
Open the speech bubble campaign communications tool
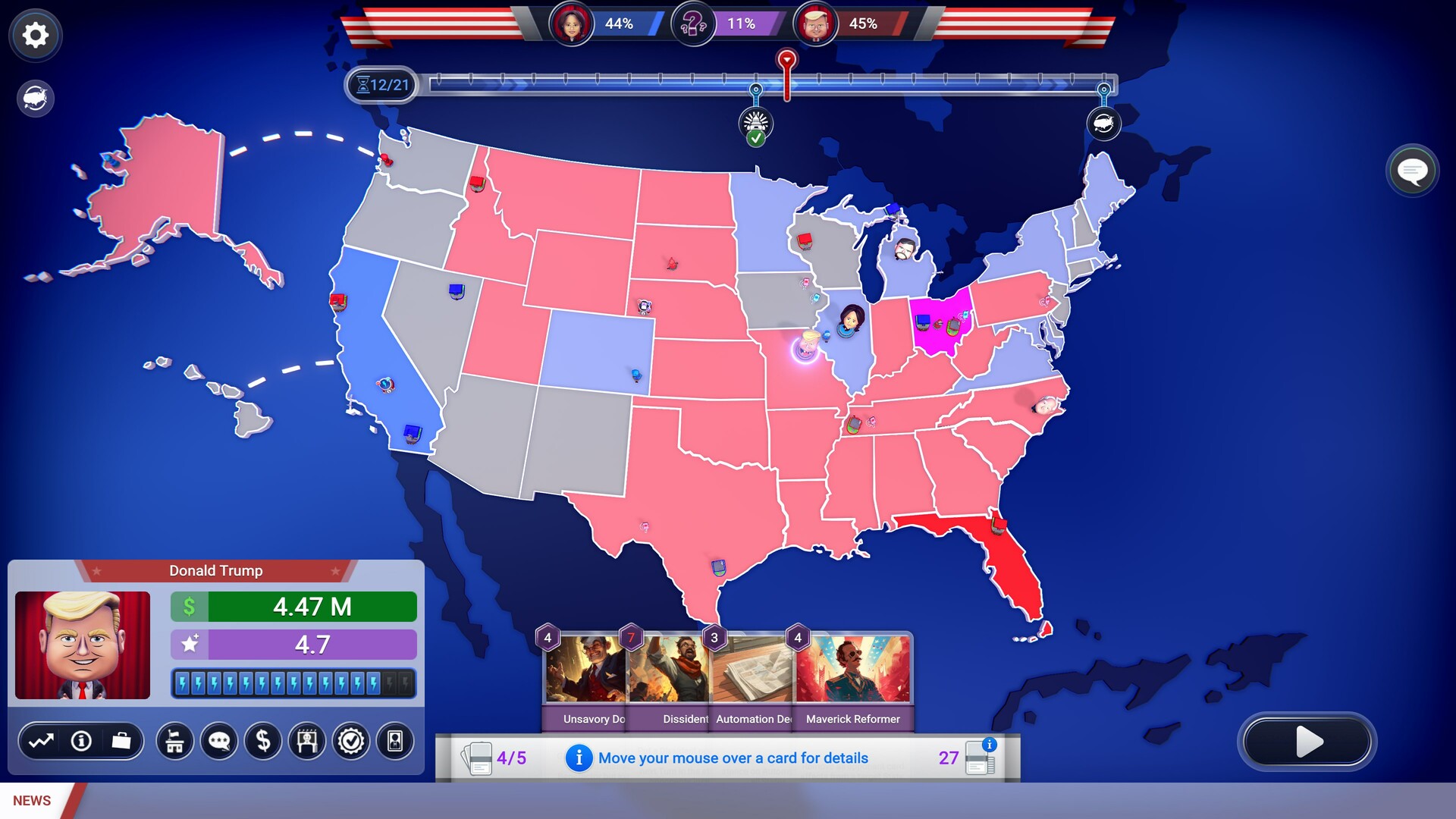pos(219,741)
